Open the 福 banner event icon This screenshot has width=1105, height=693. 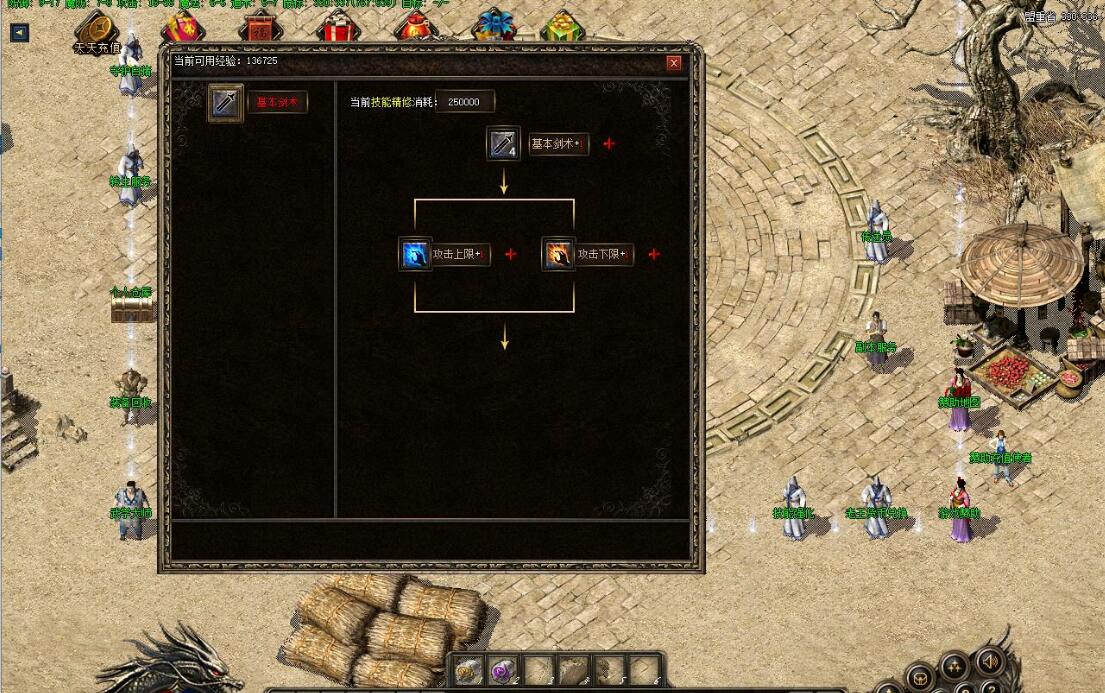260,25
